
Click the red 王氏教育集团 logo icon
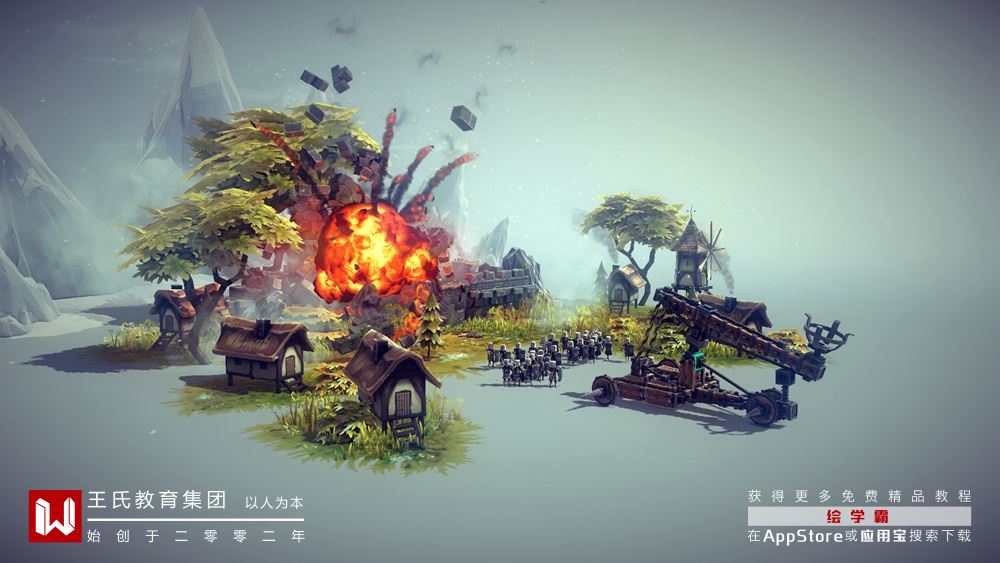(55, 516)
